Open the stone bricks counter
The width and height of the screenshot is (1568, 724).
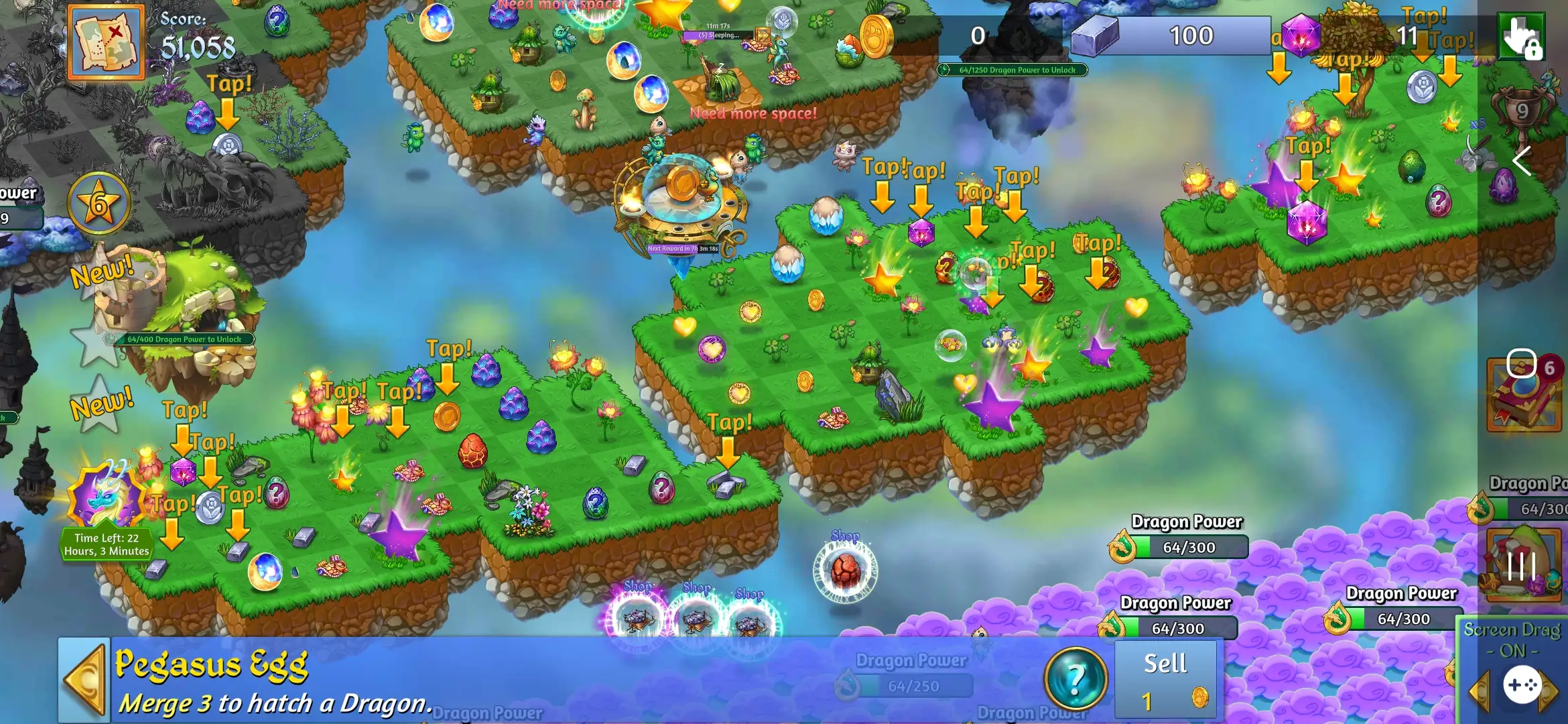click(1169, 36)
